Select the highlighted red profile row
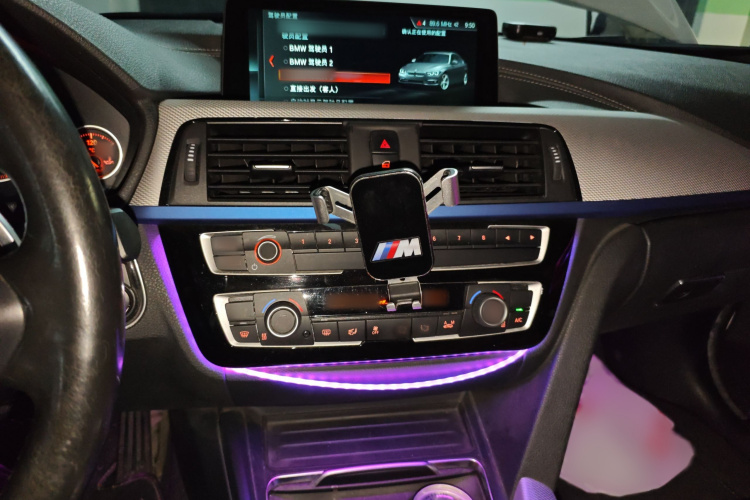This screenshot has width=750, height=500. (333, 77)
